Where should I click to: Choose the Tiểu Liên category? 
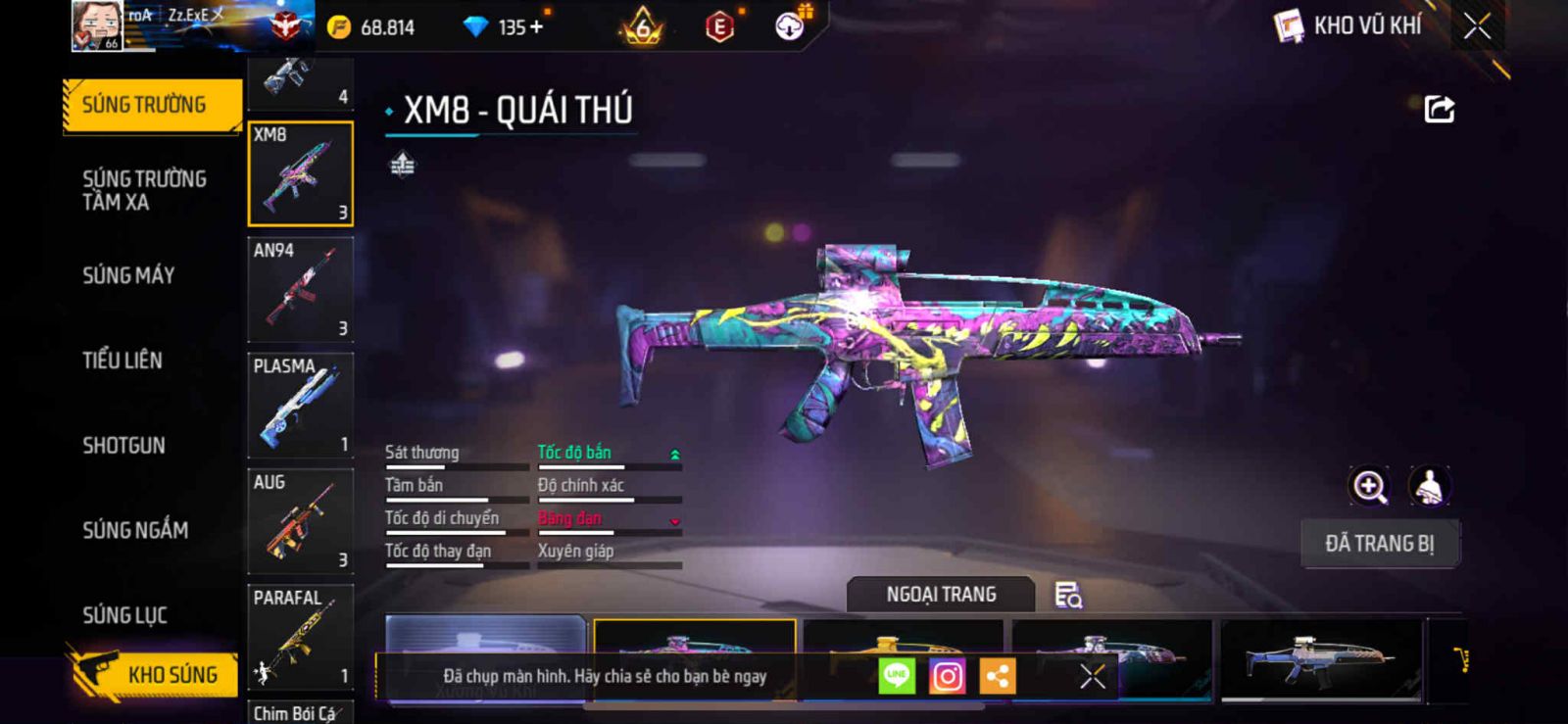click(122, 361)
